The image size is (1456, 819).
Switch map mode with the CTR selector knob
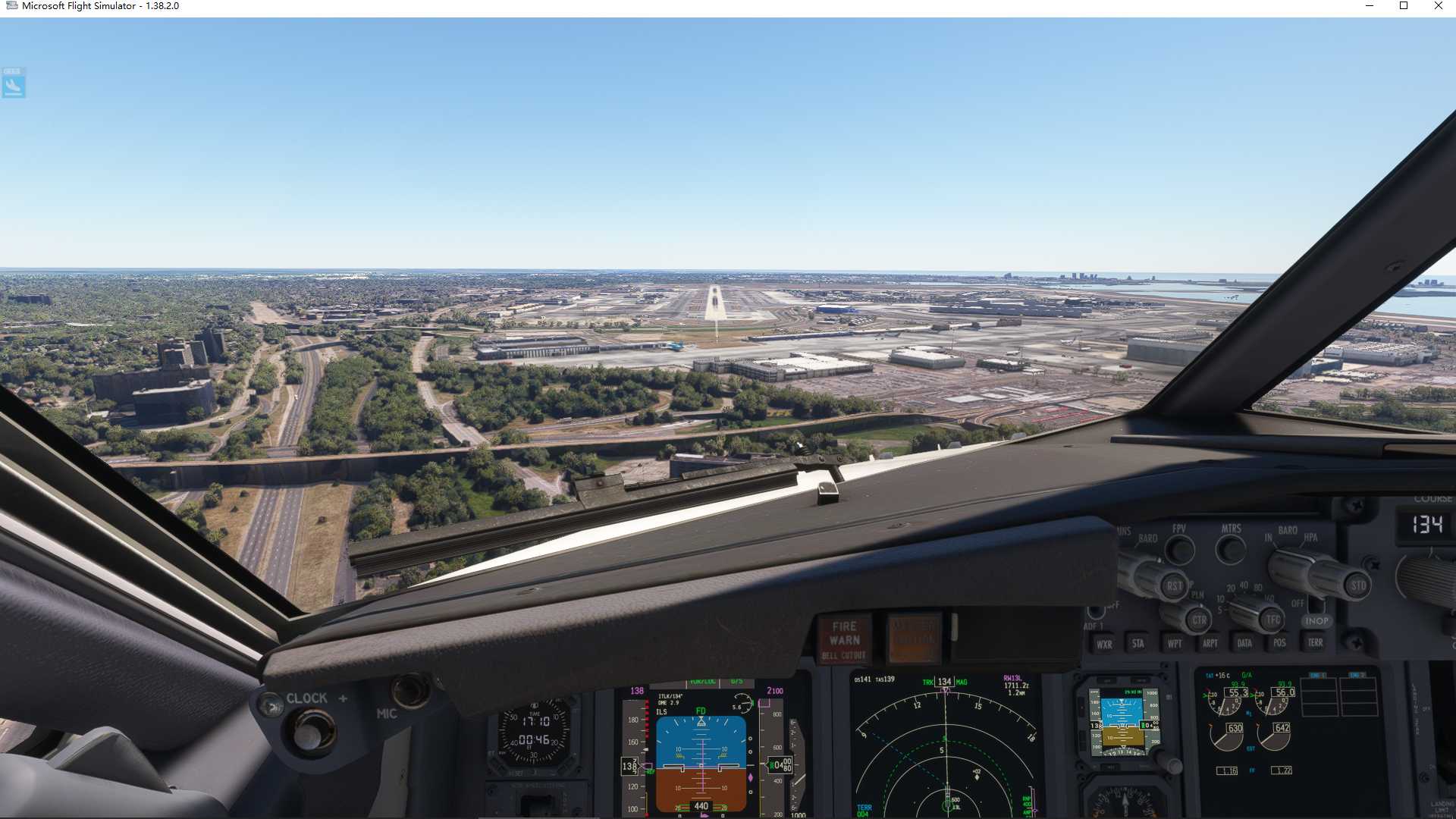pos(1198,620)
